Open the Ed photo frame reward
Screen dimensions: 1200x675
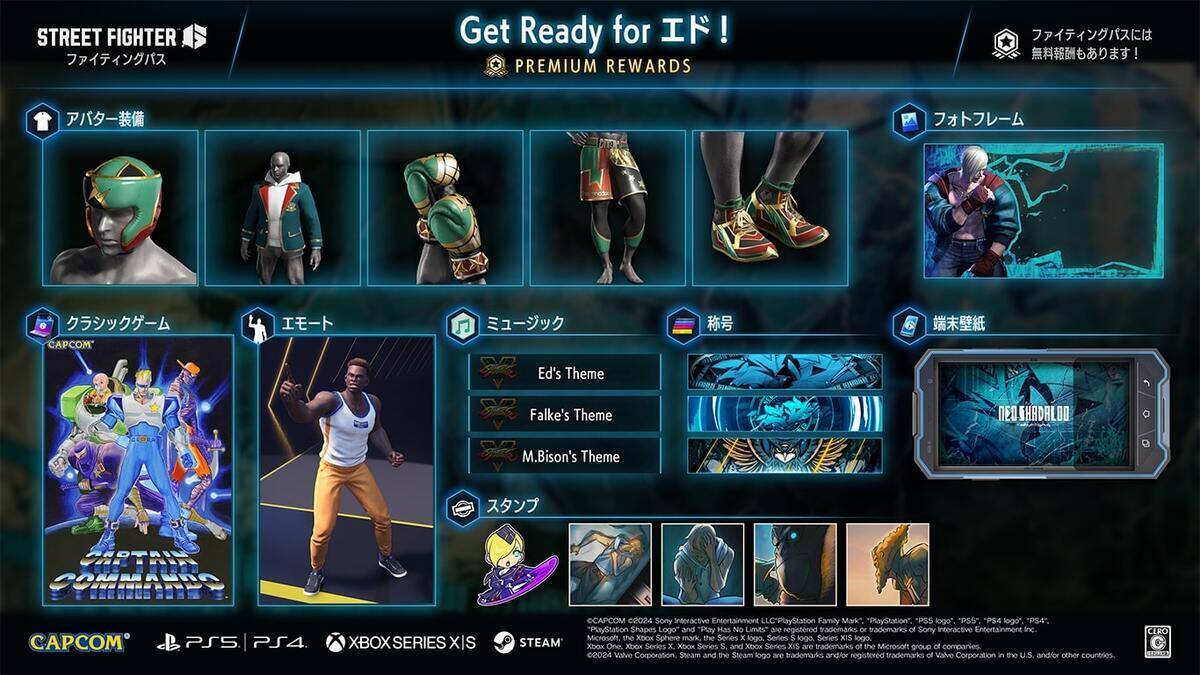pyautogui.click(x=1042, y=210)
